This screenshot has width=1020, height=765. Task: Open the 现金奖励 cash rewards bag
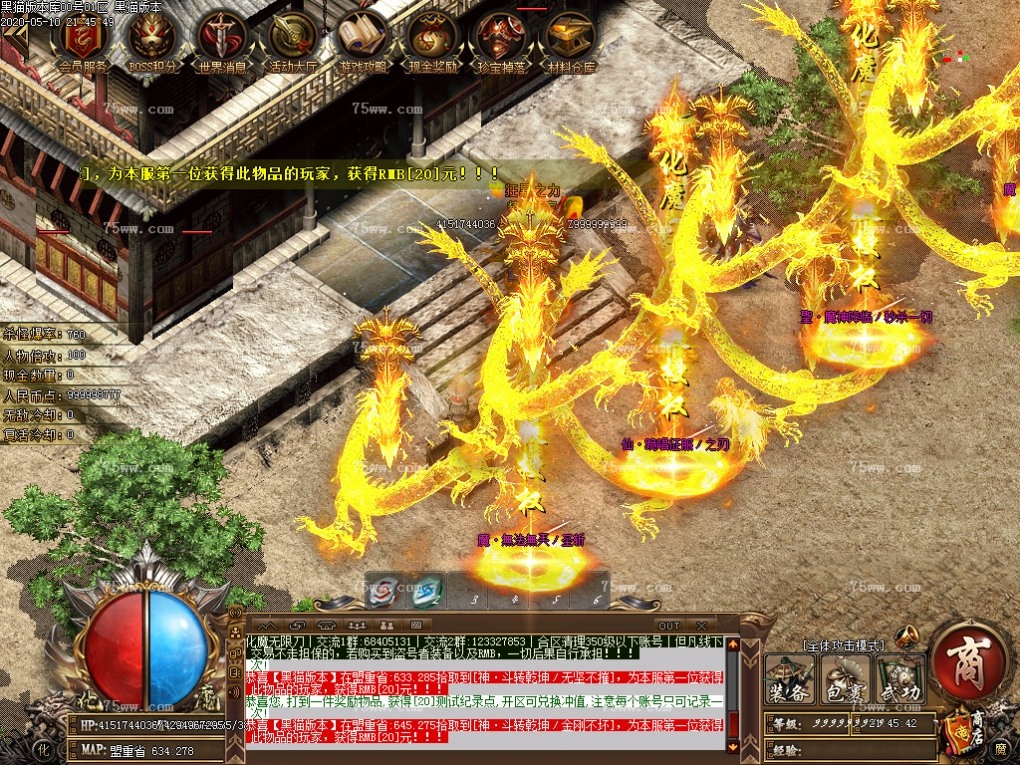click(432, 40)
